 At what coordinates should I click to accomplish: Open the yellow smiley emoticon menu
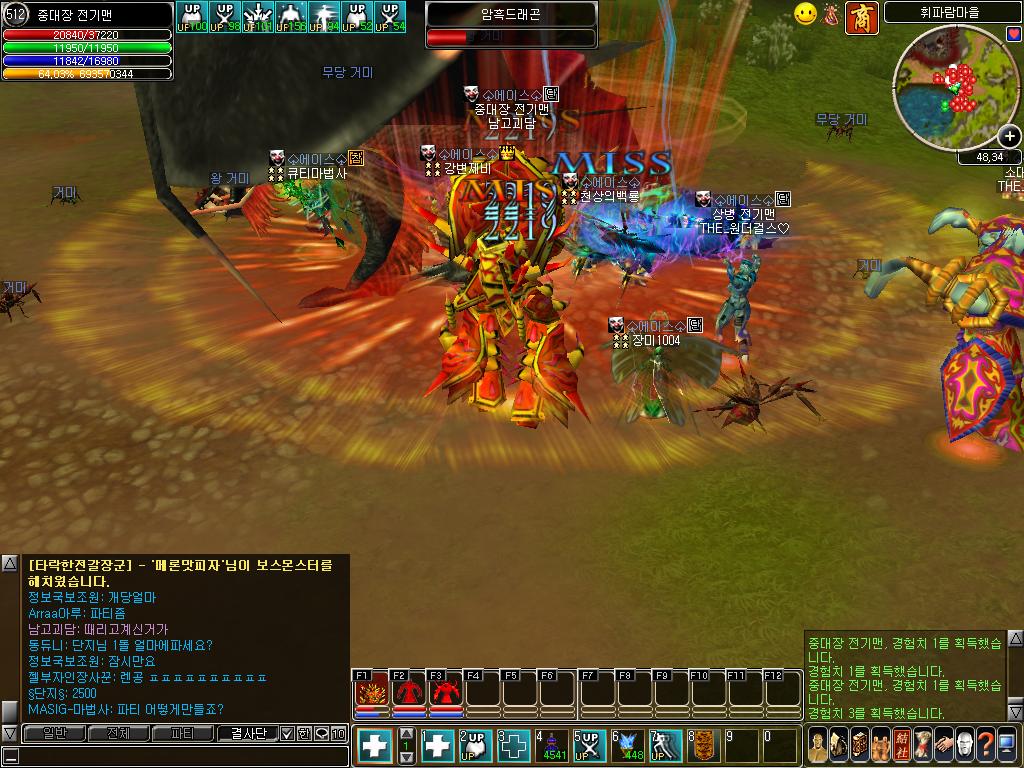pyautogui.click(x=805, y=14)
